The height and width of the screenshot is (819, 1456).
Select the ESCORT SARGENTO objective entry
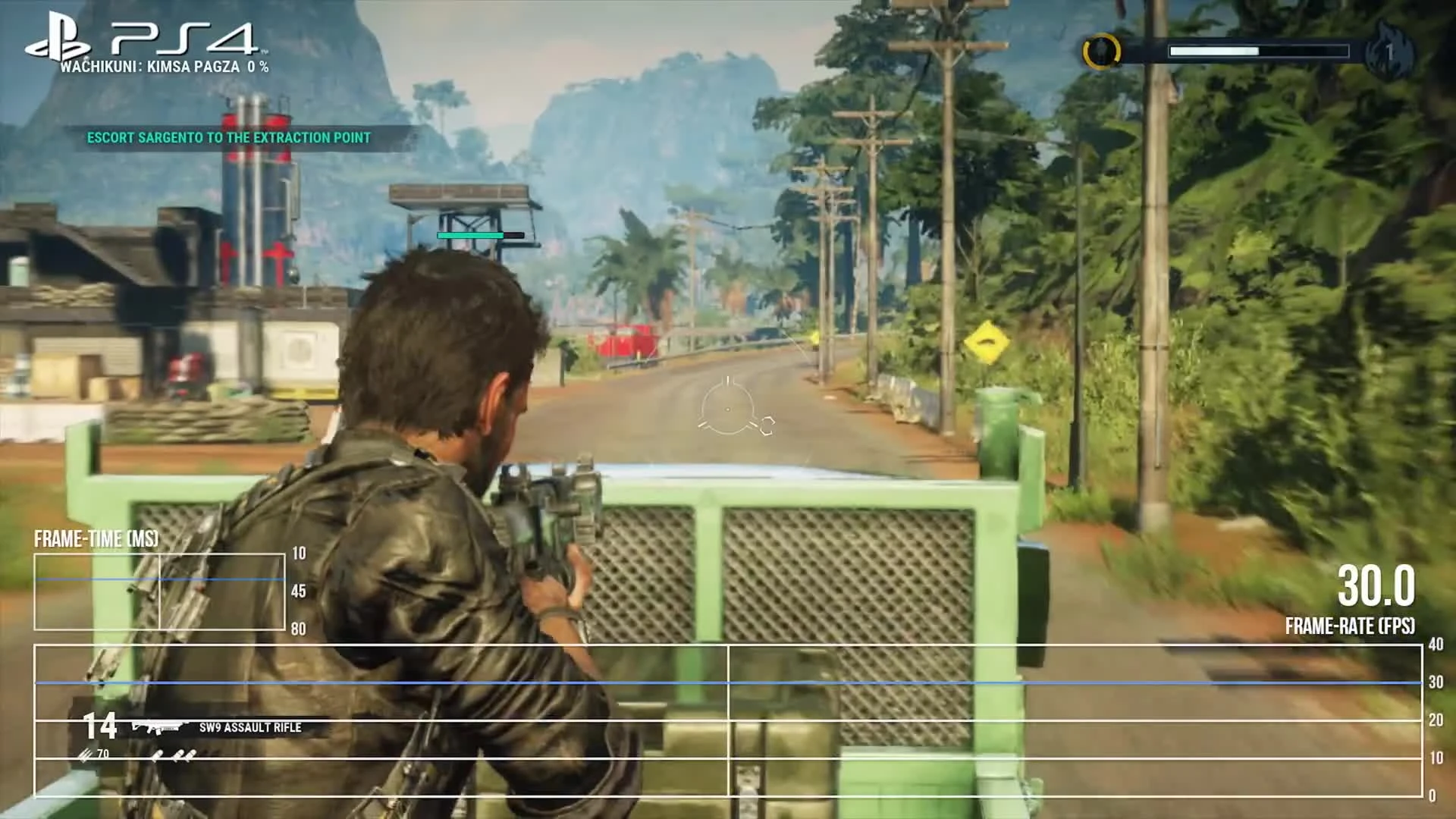227,138
